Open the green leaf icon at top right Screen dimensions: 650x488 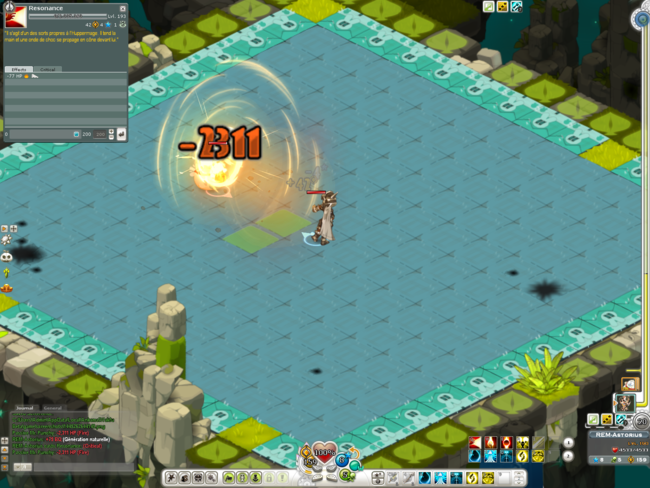(489, 7)
